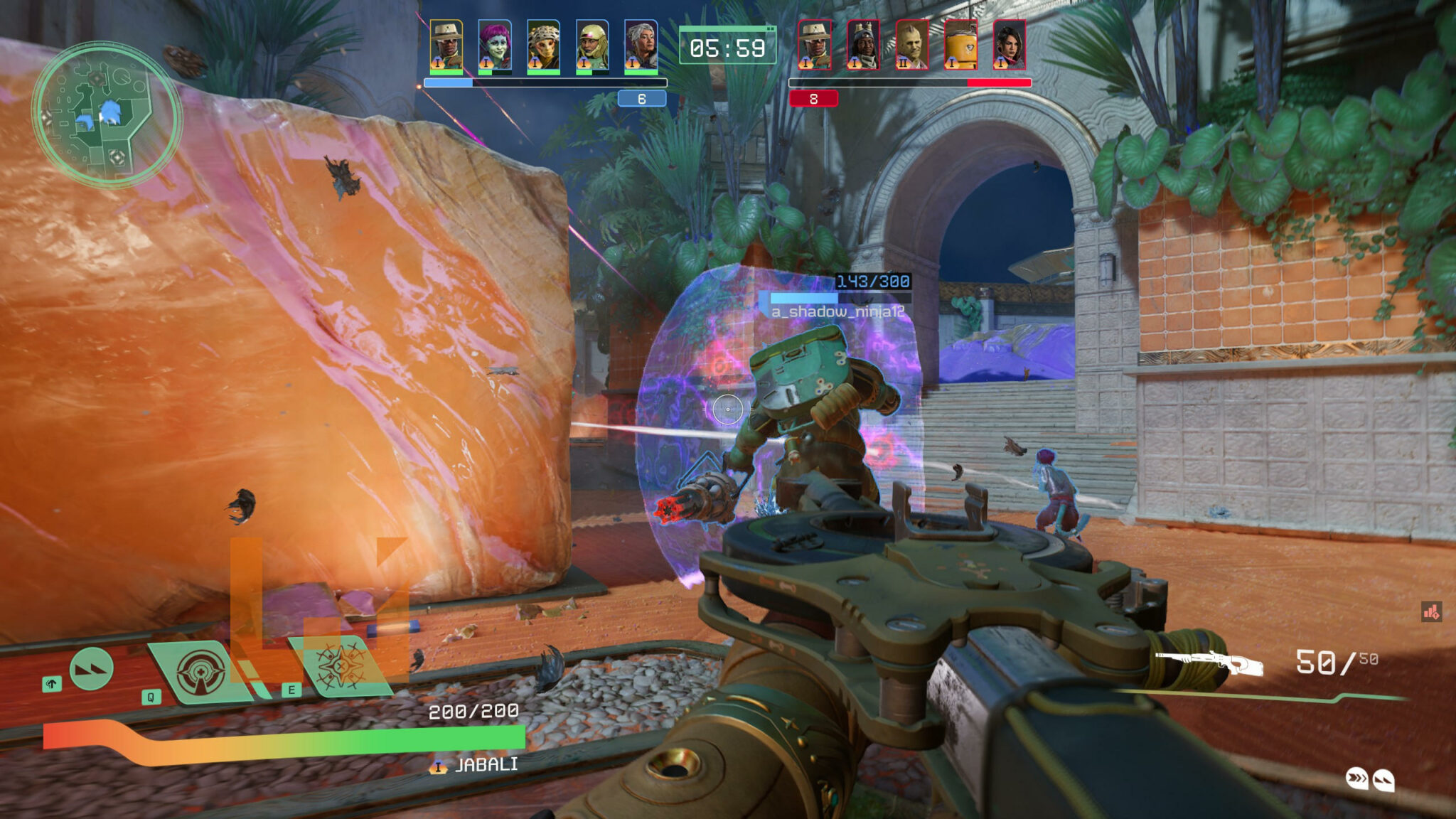Pick the spotted-helmet alien teammate portrait

click(x=543, y=45)
